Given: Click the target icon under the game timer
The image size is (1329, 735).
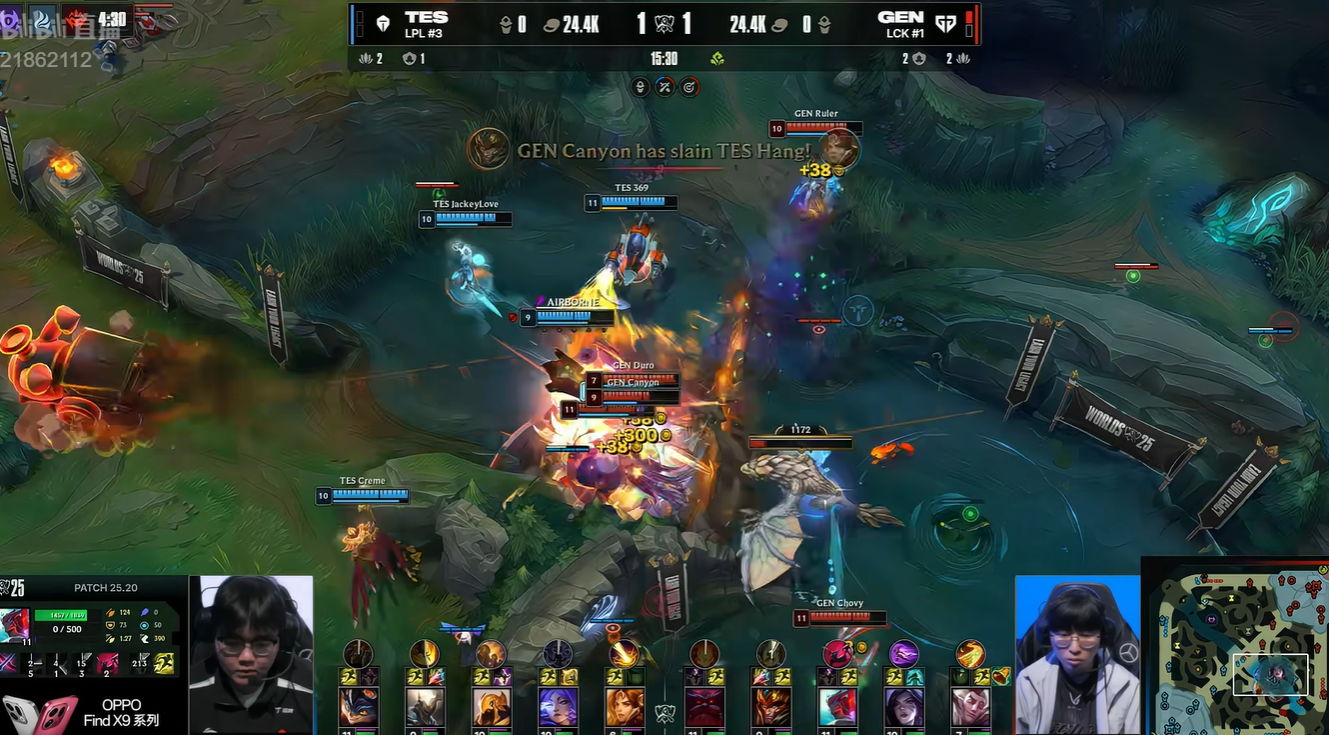Looking at the screenshot, I should (x=689, y=87).
